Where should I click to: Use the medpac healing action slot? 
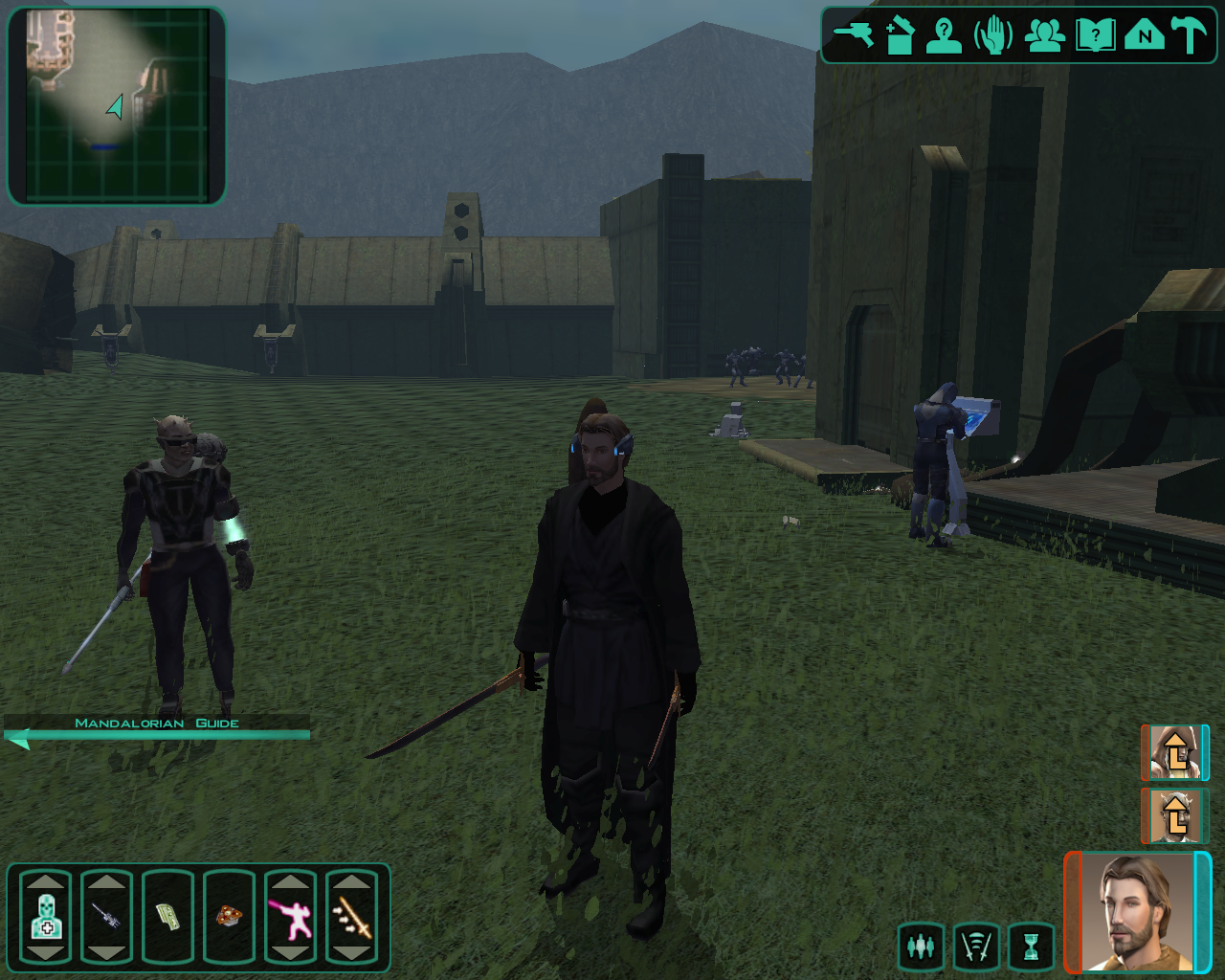46,916
